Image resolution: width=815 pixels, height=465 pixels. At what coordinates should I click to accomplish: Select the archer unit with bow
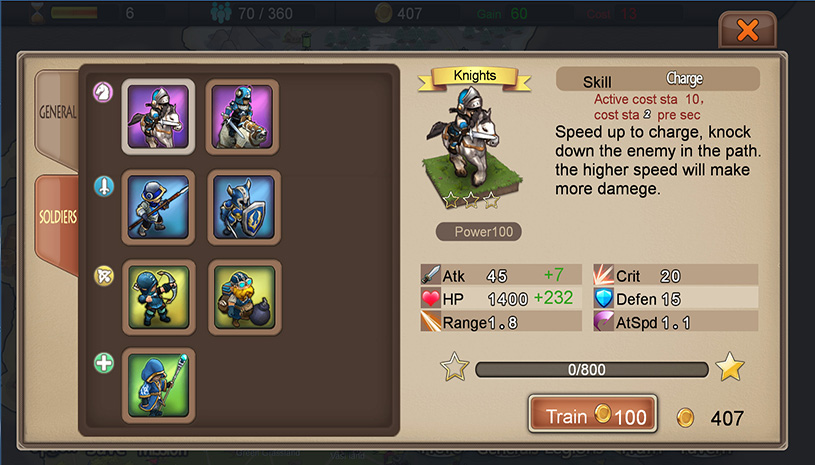(x=158, y=297)
